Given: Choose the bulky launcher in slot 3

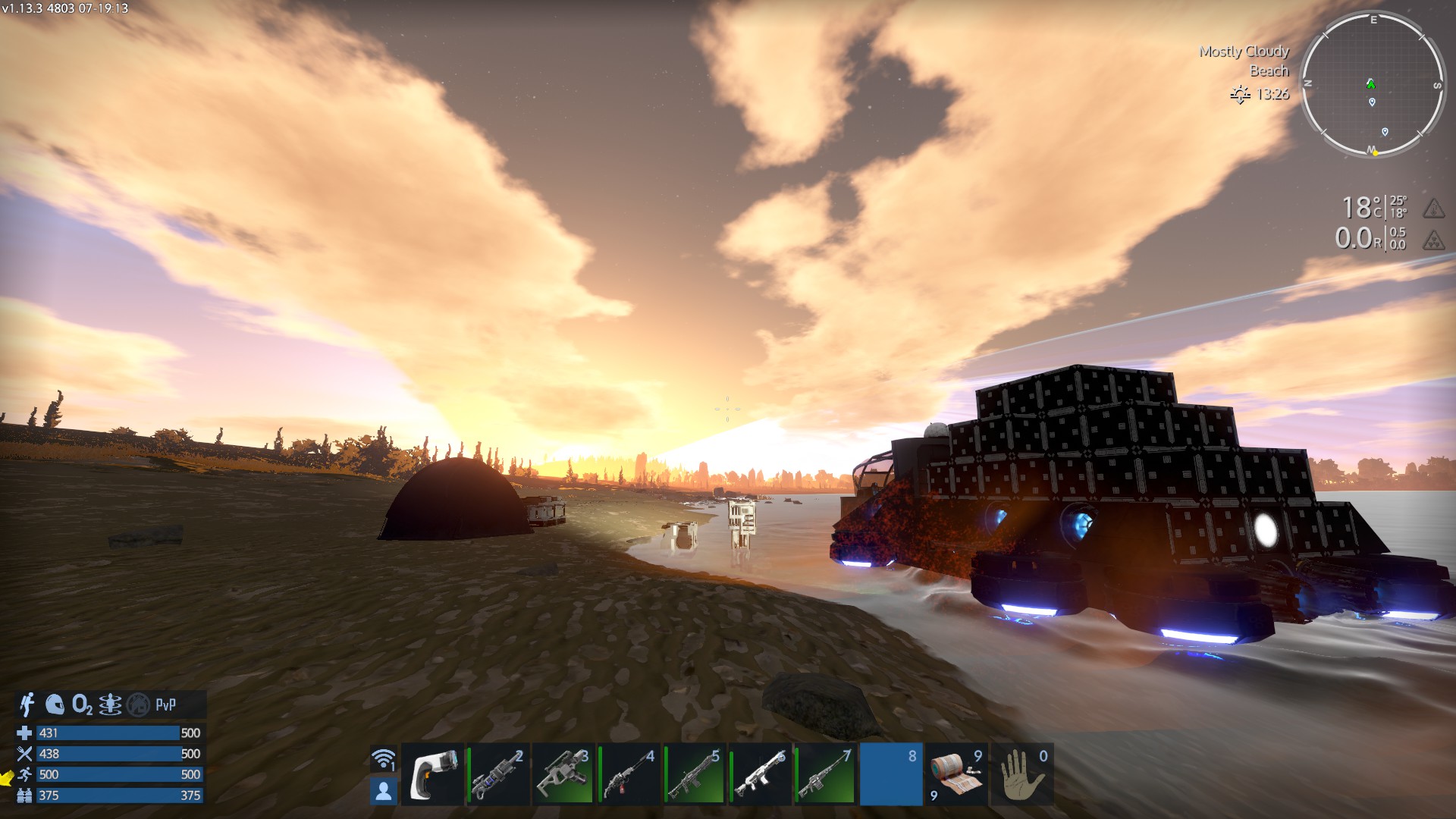Looking at the screenshot, I should click(563, 774).
